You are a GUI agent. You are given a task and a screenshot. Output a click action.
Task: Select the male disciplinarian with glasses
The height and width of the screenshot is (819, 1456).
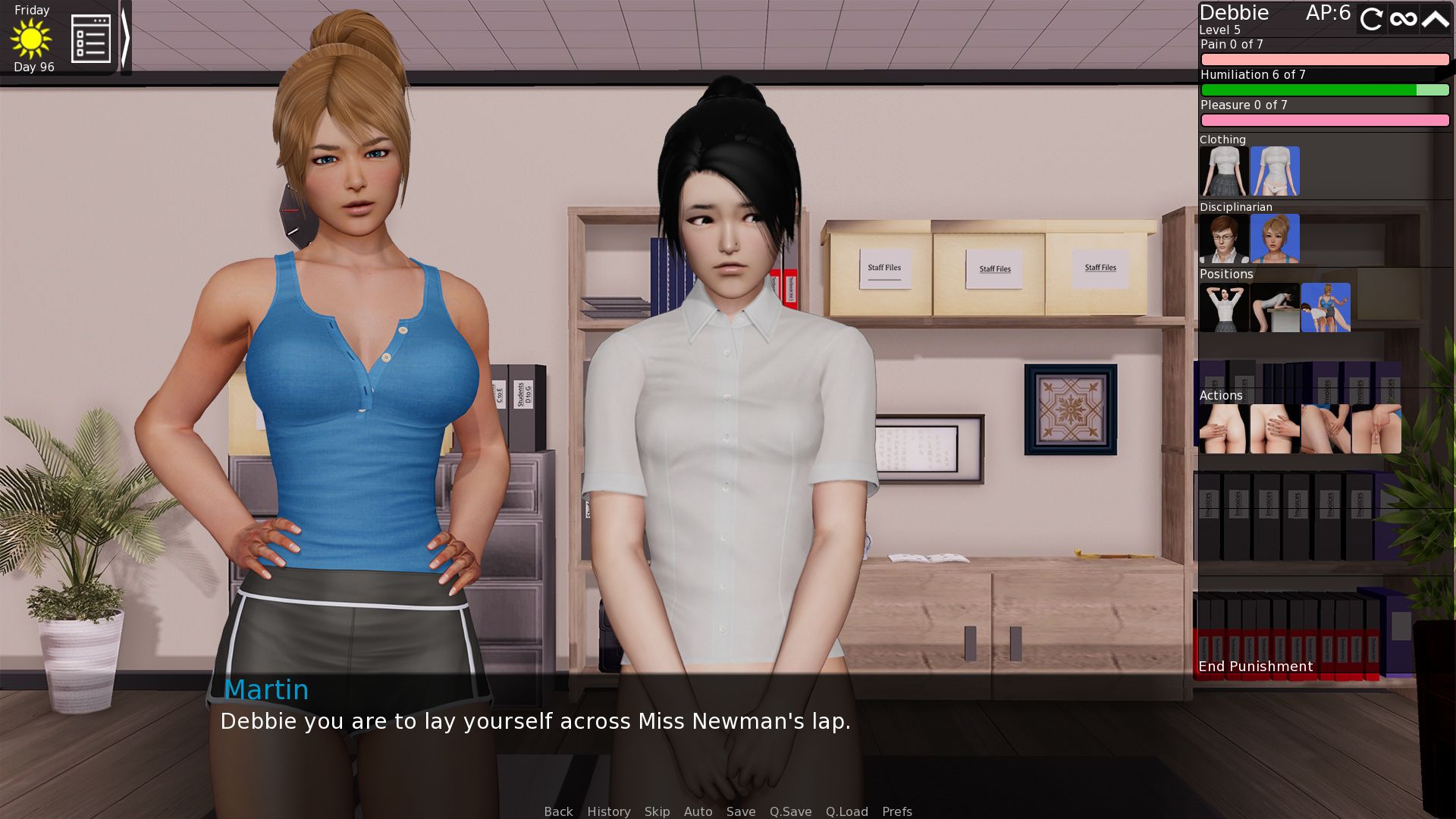pos(1223,239)
